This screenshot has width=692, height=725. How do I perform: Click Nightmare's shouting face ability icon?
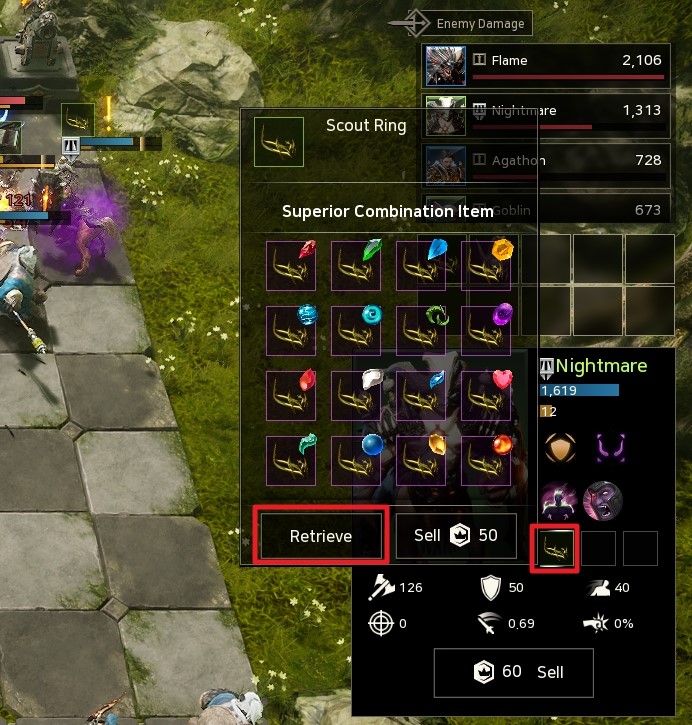point(603,500)
